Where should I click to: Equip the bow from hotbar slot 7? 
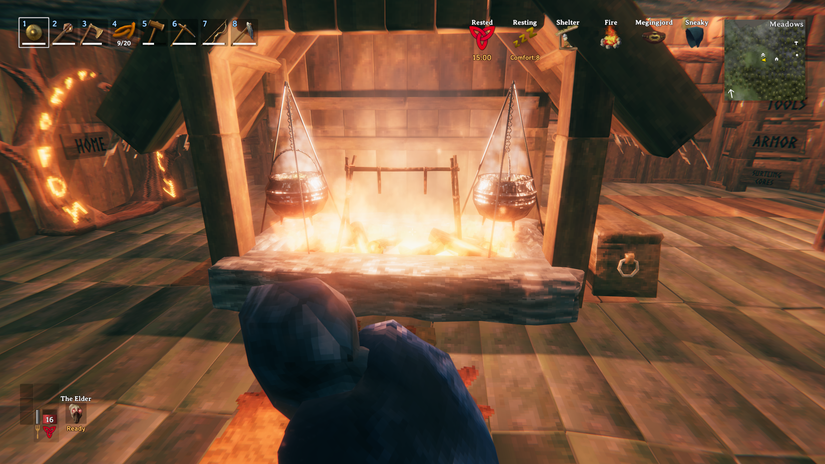214,33
